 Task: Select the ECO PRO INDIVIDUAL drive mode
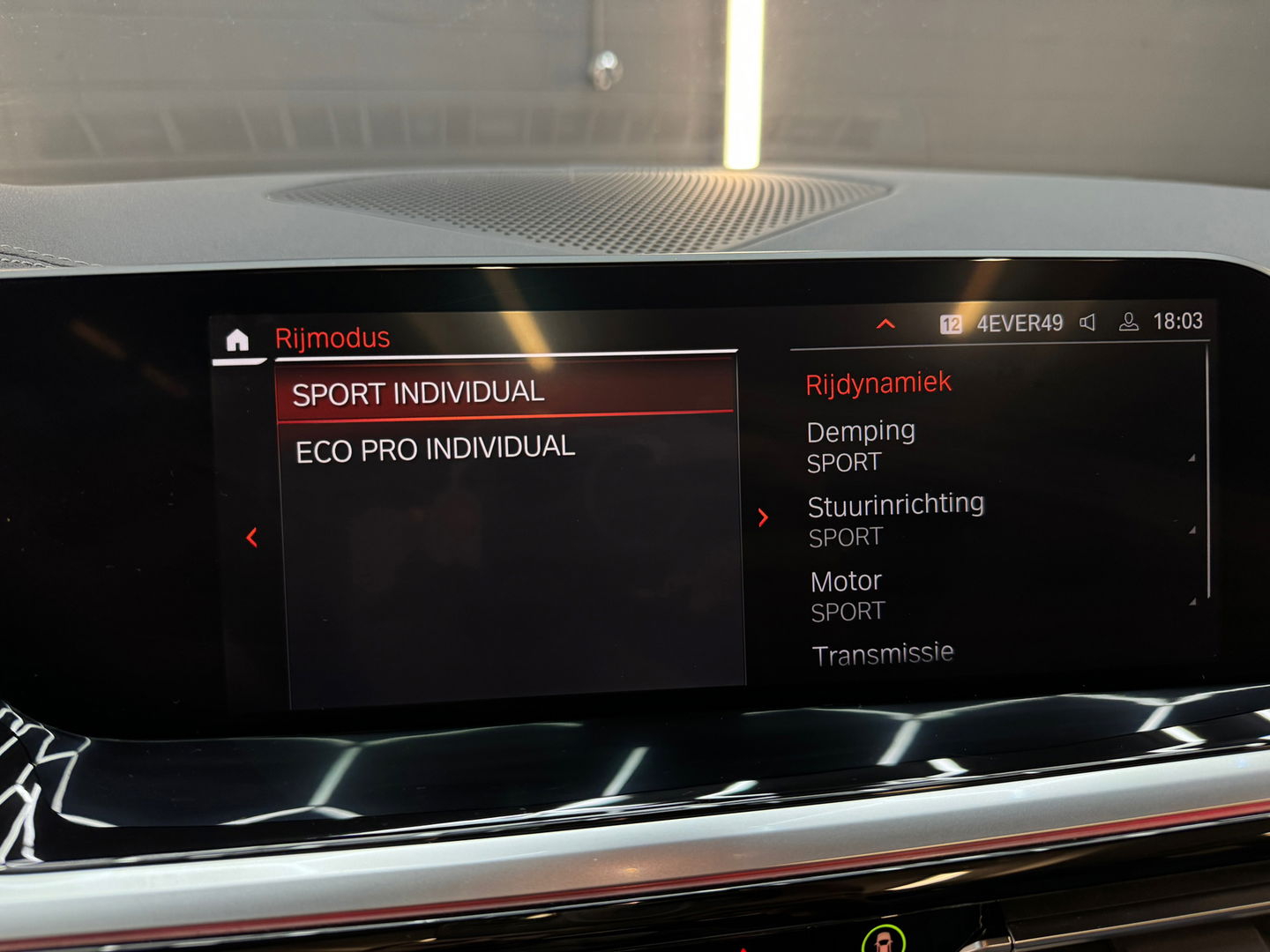436,446
